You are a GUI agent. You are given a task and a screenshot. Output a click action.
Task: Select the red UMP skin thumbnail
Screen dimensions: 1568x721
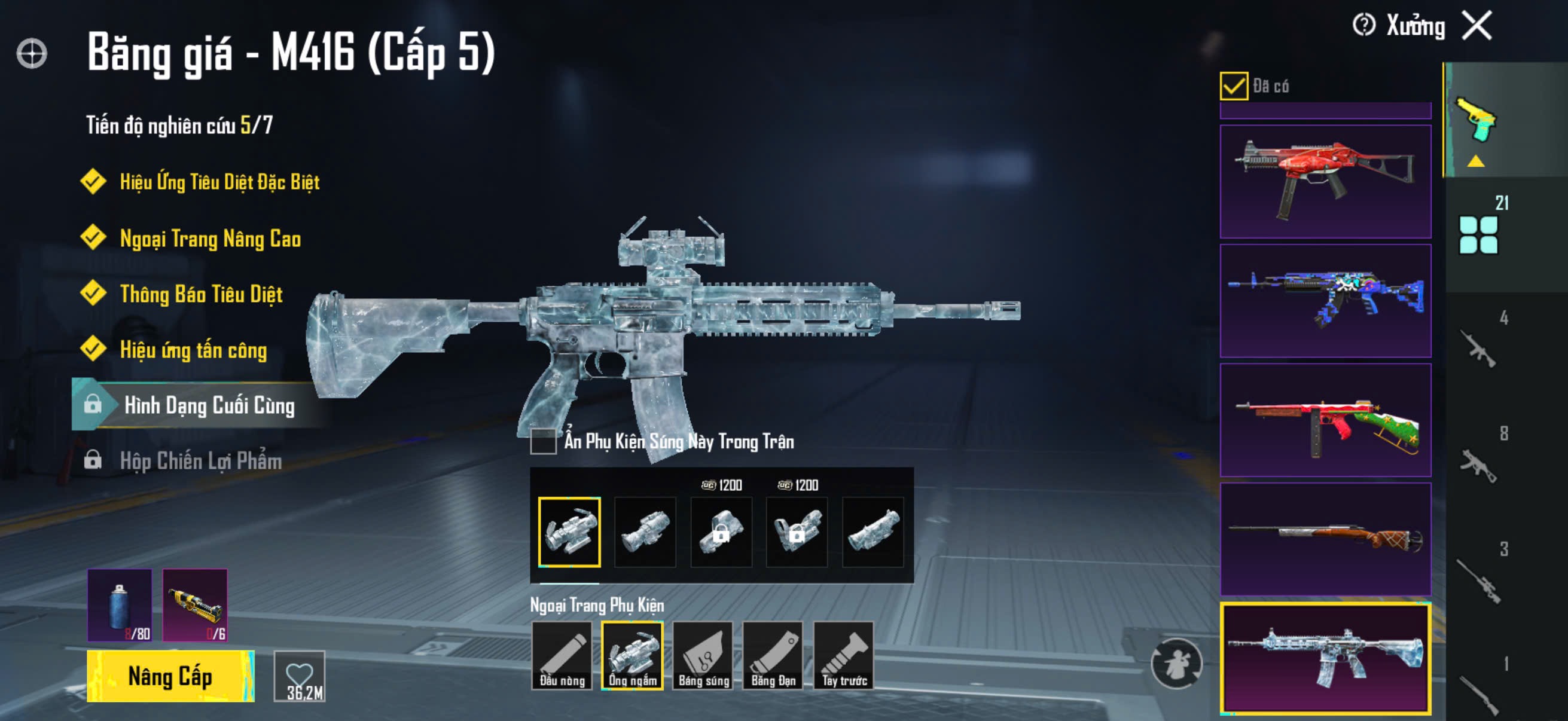coord(1325,181)
